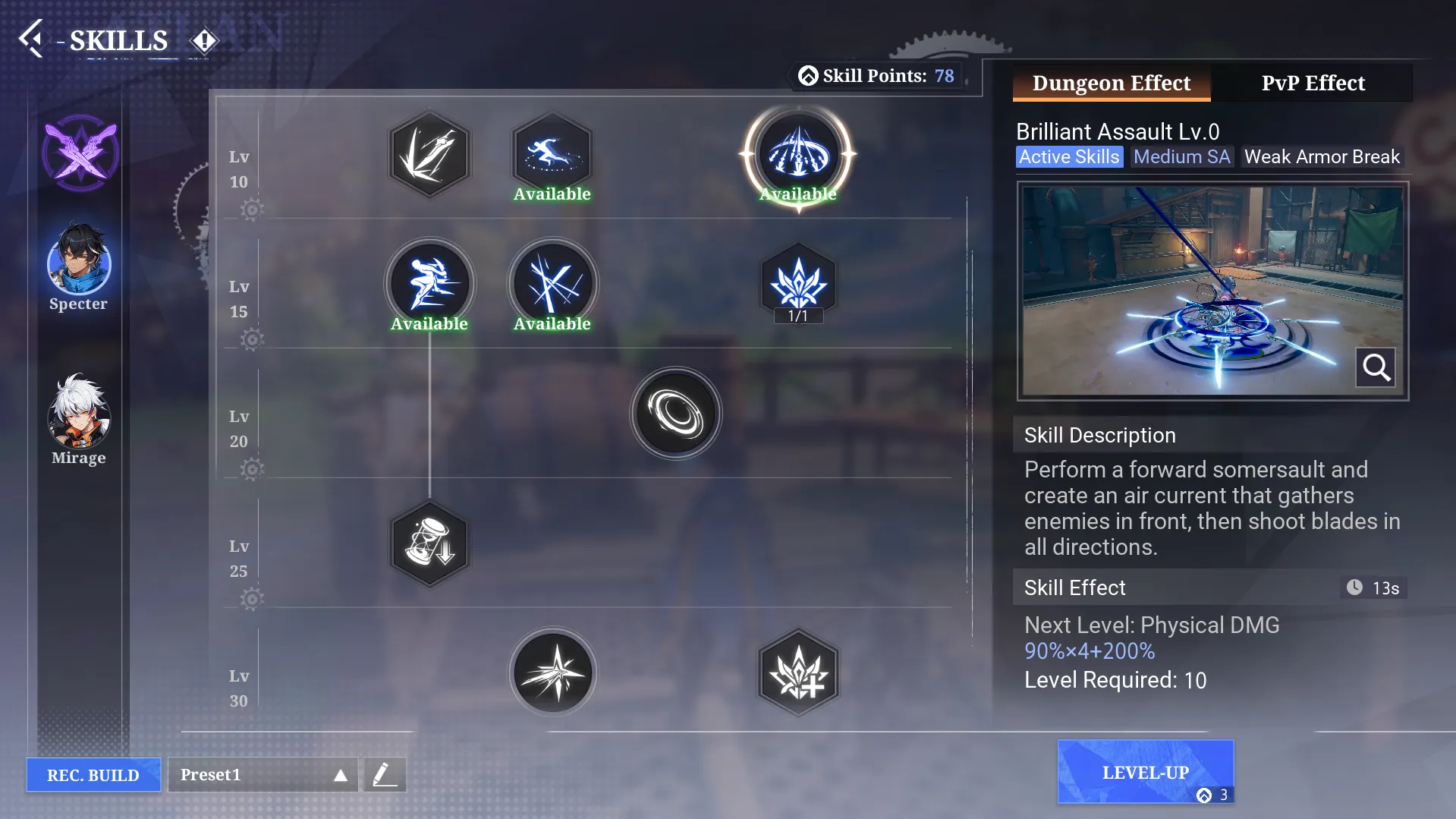Switch to the Dungeon Effect tab
The width and height of the screenshot is (1456, 819).
pyautogui.click(x=1111, y=83)
